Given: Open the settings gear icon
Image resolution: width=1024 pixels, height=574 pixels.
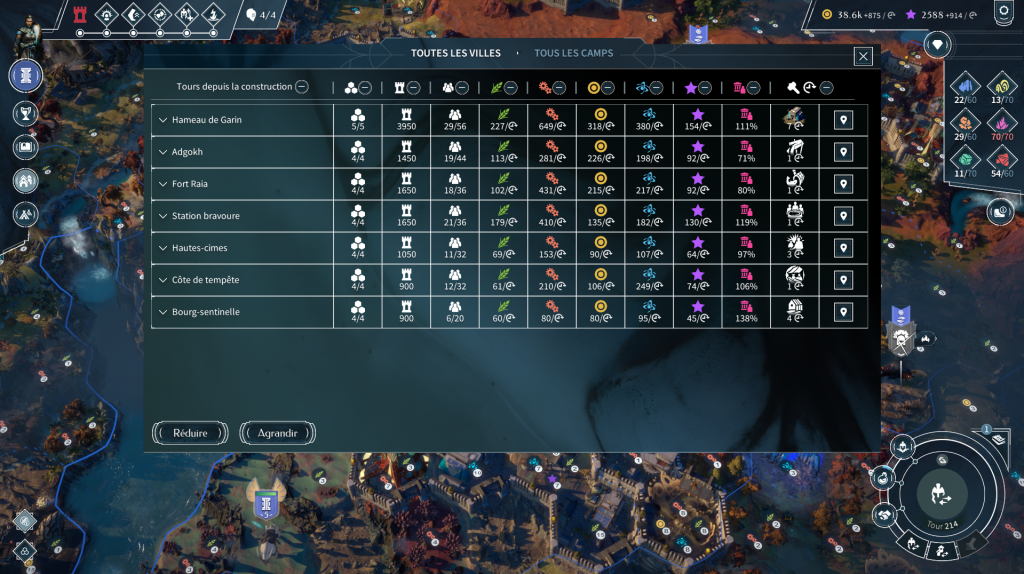Looking at the screenshot, I should pos(1002,13).
